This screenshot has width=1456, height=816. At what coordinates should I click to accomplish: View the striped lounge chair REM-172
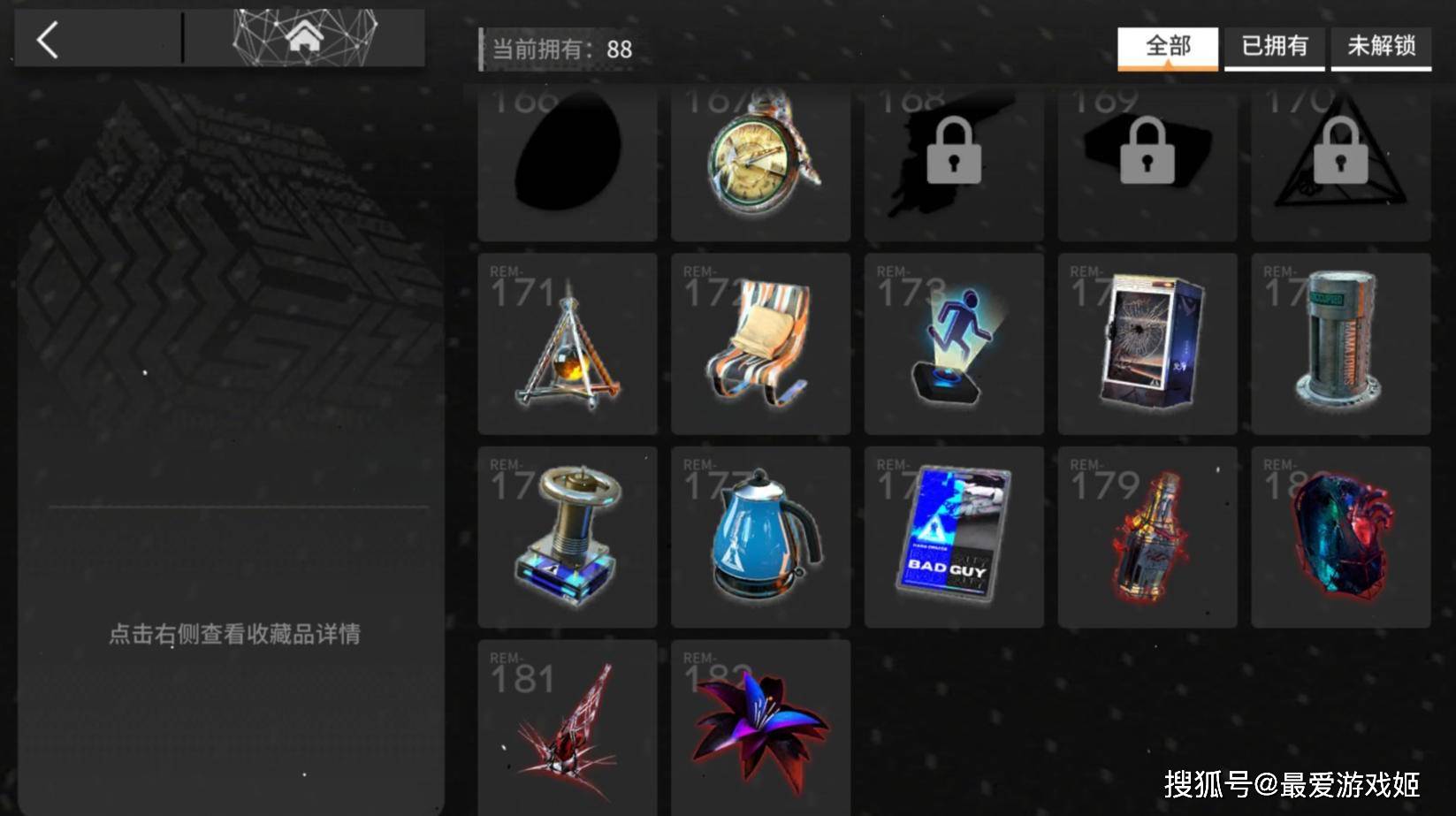pos(759,345)
